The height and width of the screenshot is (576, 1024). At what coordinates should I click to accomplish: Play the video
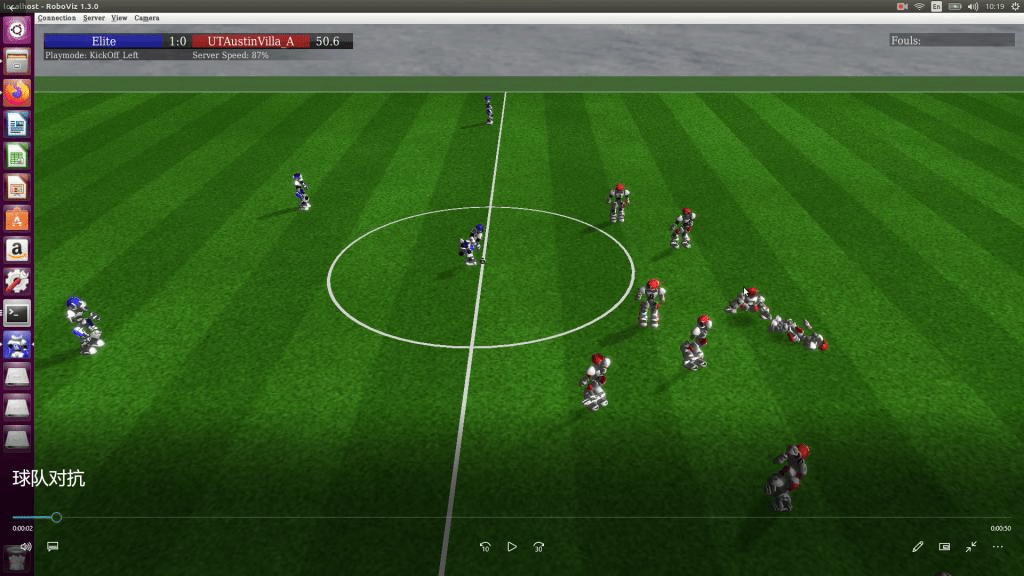[512, 547]
